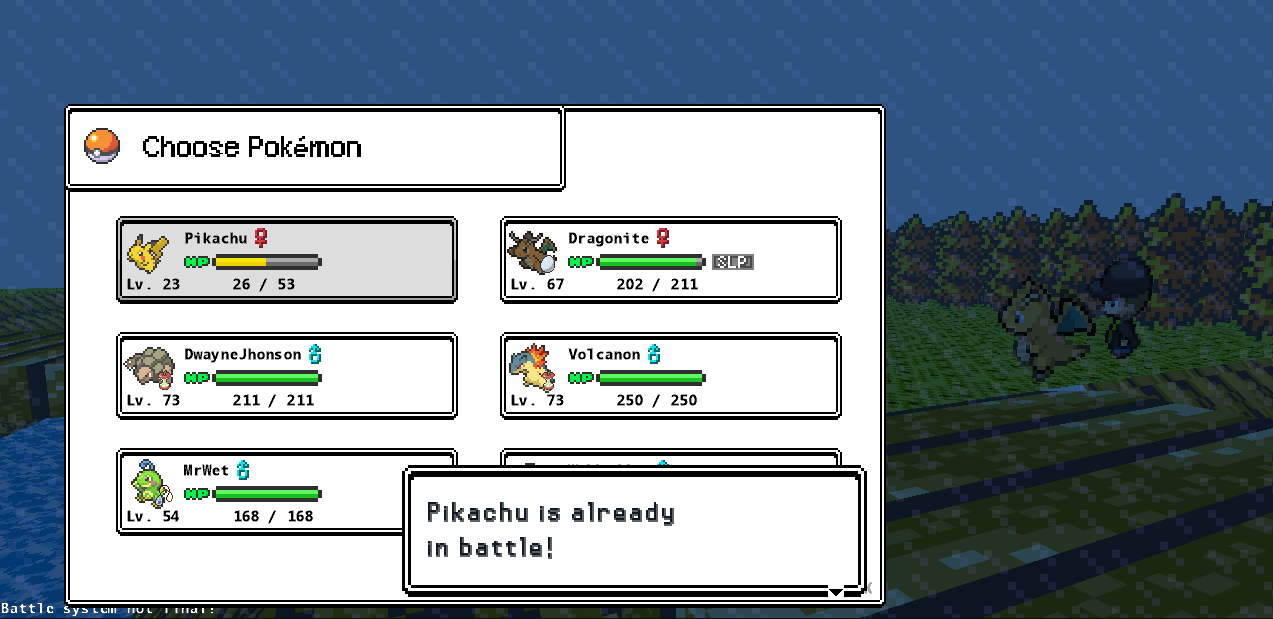Advance the 'already in battle' message box

(634, 530)
